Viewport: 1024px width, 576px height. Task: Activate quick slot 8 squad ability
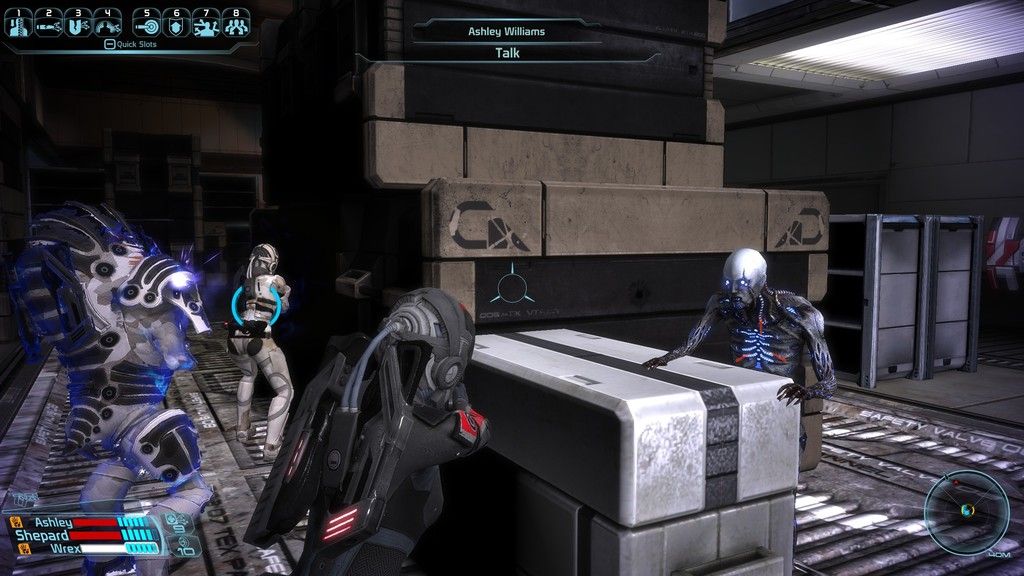tap(236, 24)
